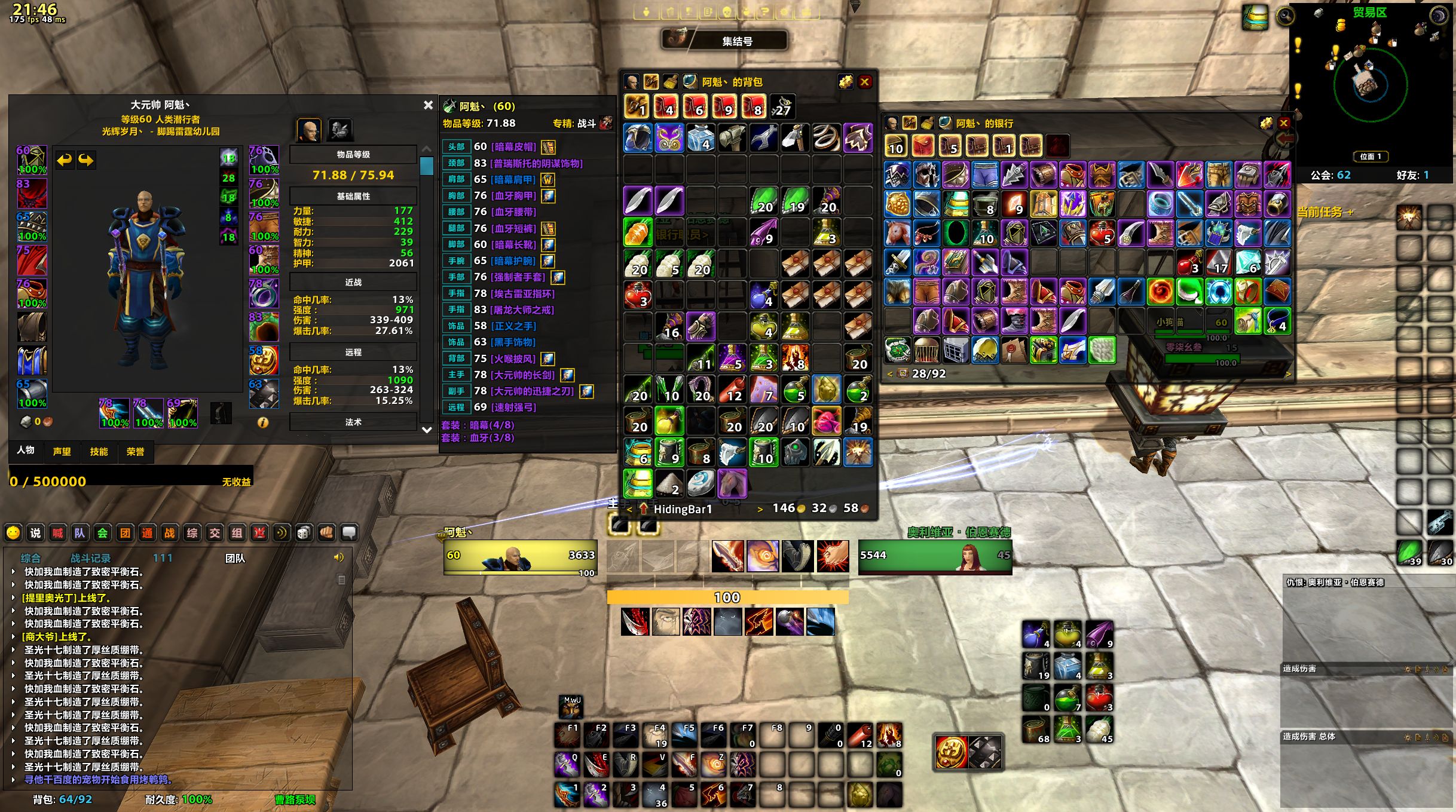Switch to the 声望 reputation tab

pyautogui.click(x=62, y=452)
